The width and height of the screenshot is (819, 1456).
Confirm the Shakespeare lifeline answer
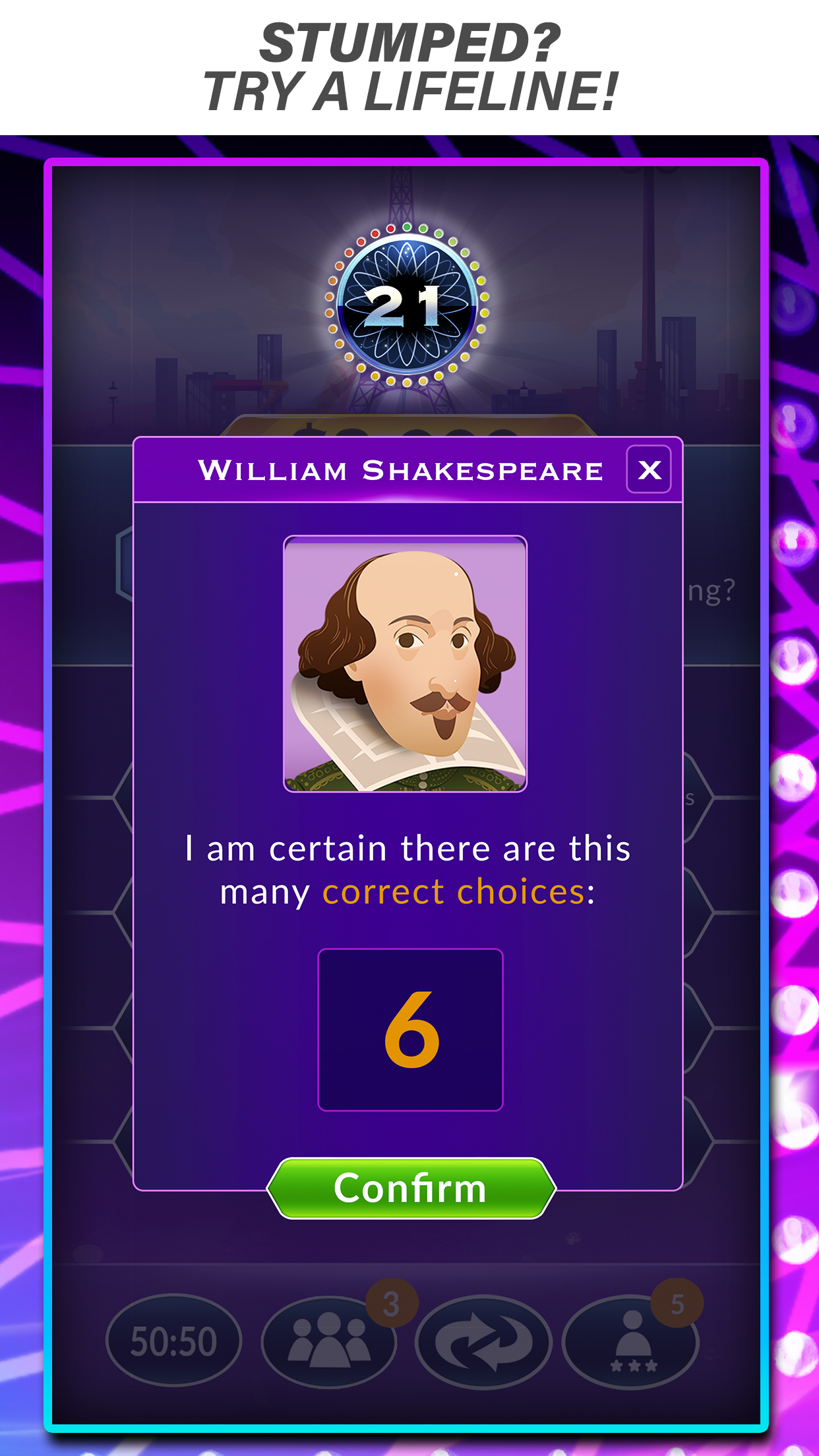point(411,1188)
